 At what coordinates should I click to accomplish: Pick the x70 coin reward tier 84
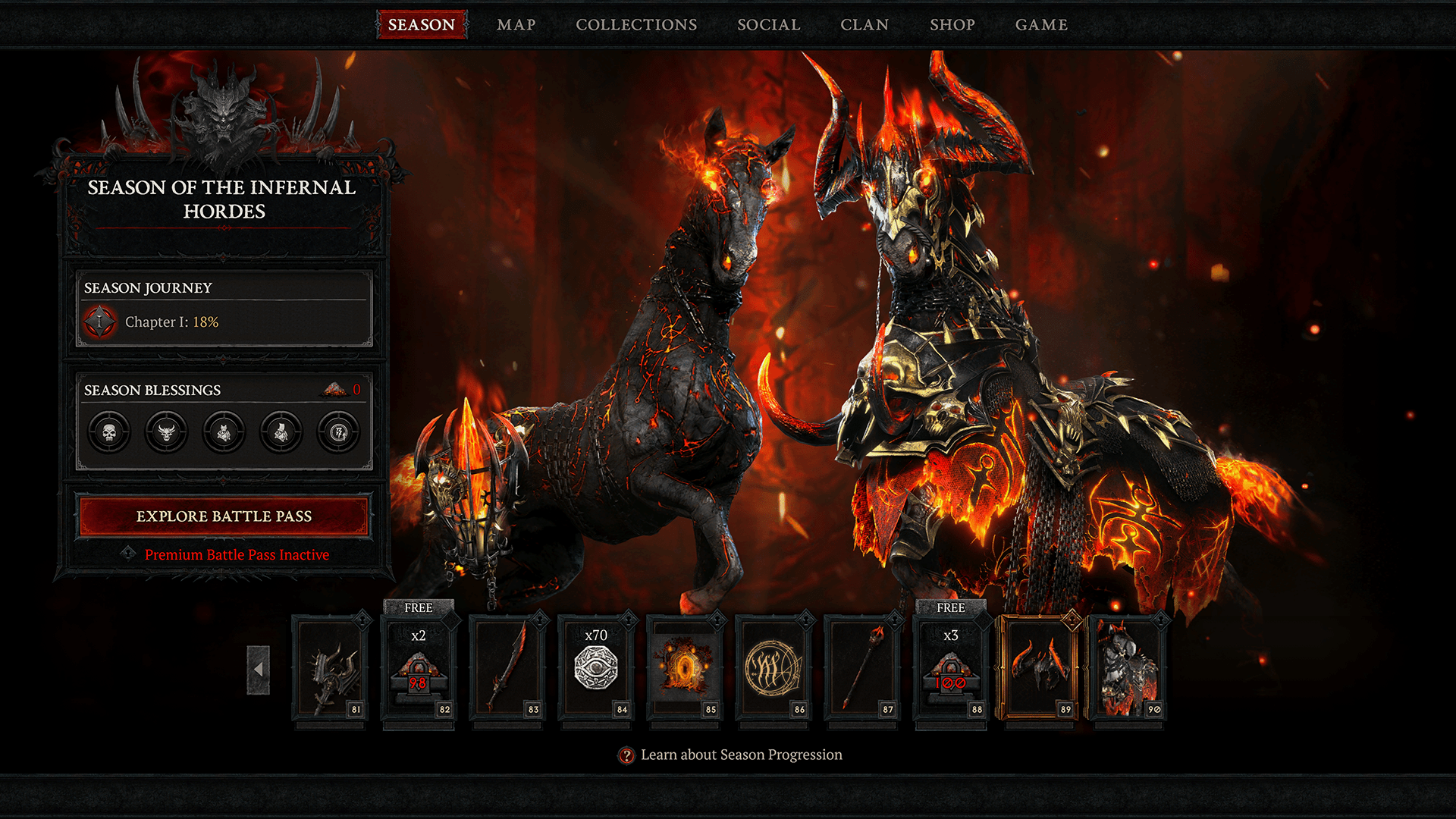(x=596, y=669)
